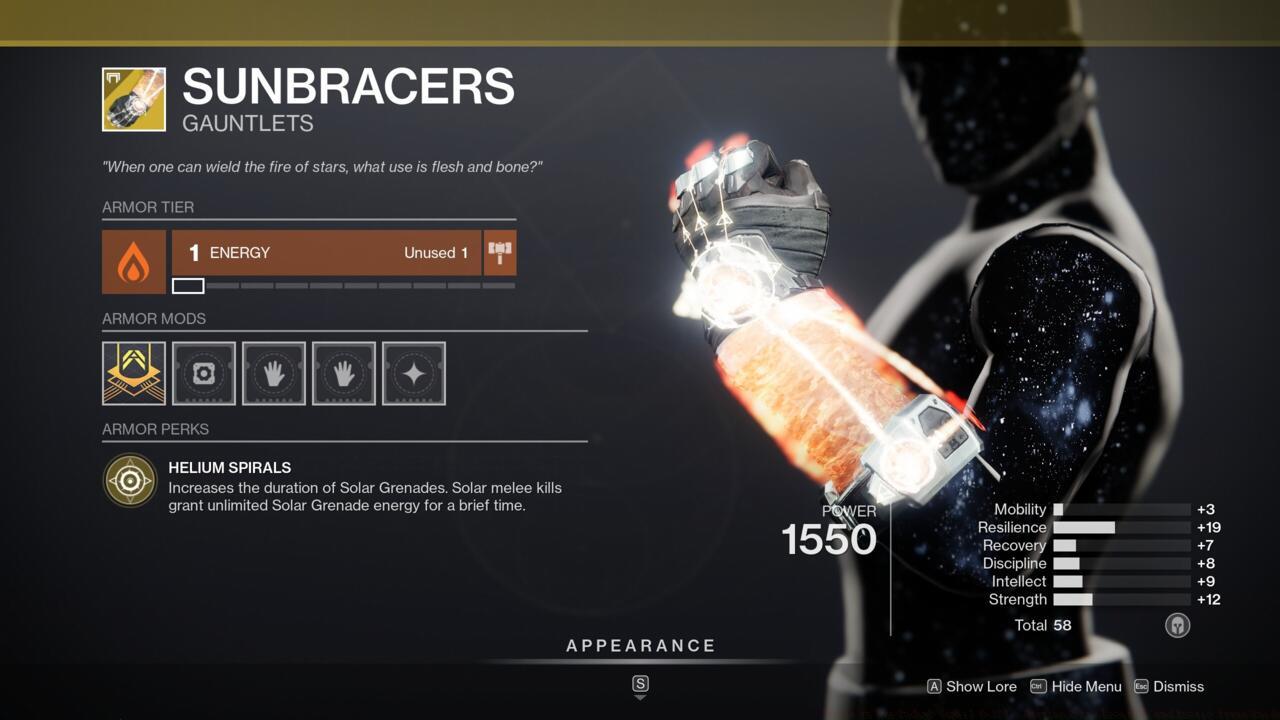Image resolution: width=1280 pixels, height=720 pixels.
Task: Click the Guardian rank helmet icon near Total
Action: click(1177, 625)
